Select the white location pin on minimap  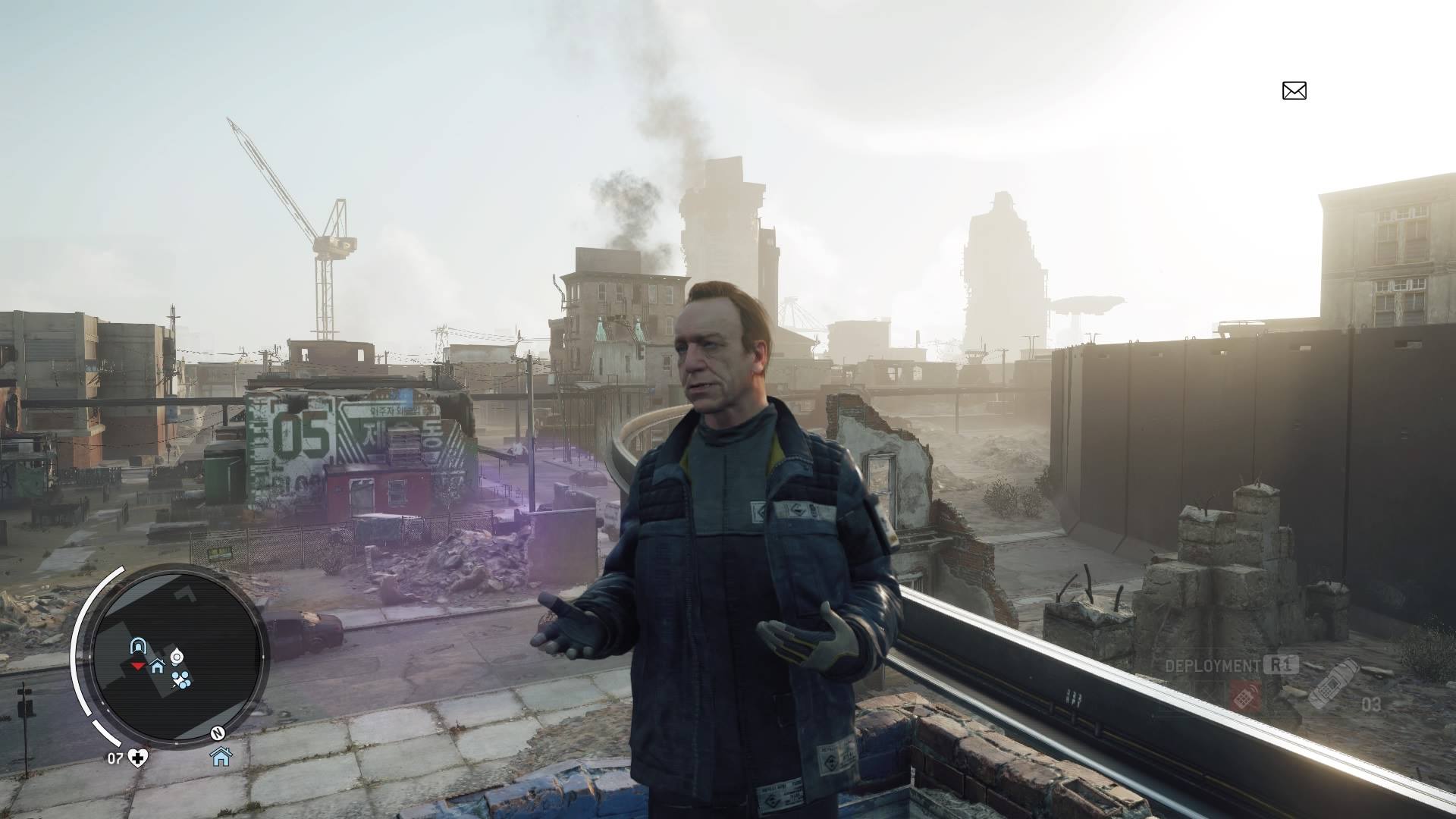pyautogui.click(x=177, y=656)
